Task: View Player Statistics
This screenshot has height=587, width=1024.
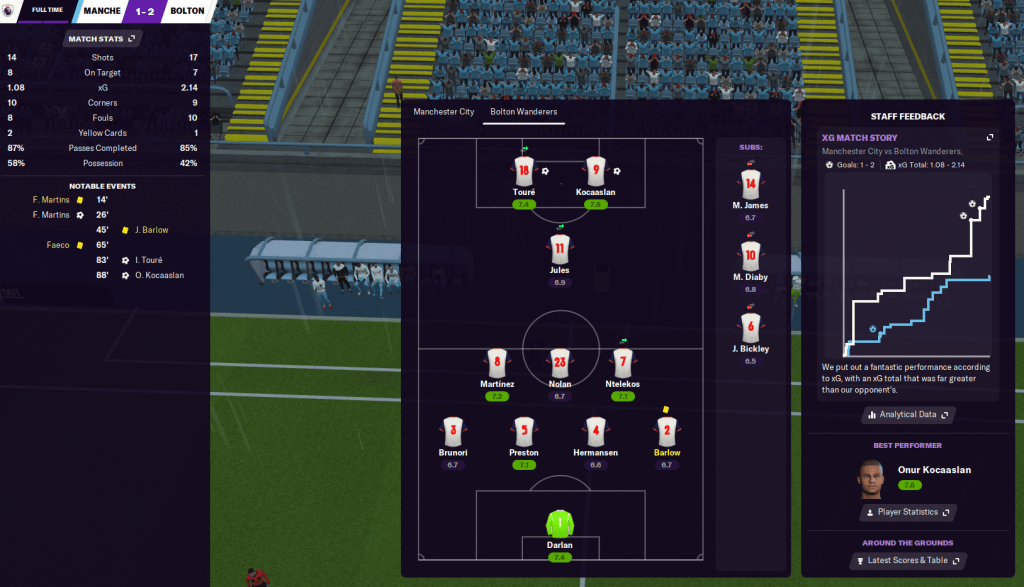Action: (x=908, y=512)
